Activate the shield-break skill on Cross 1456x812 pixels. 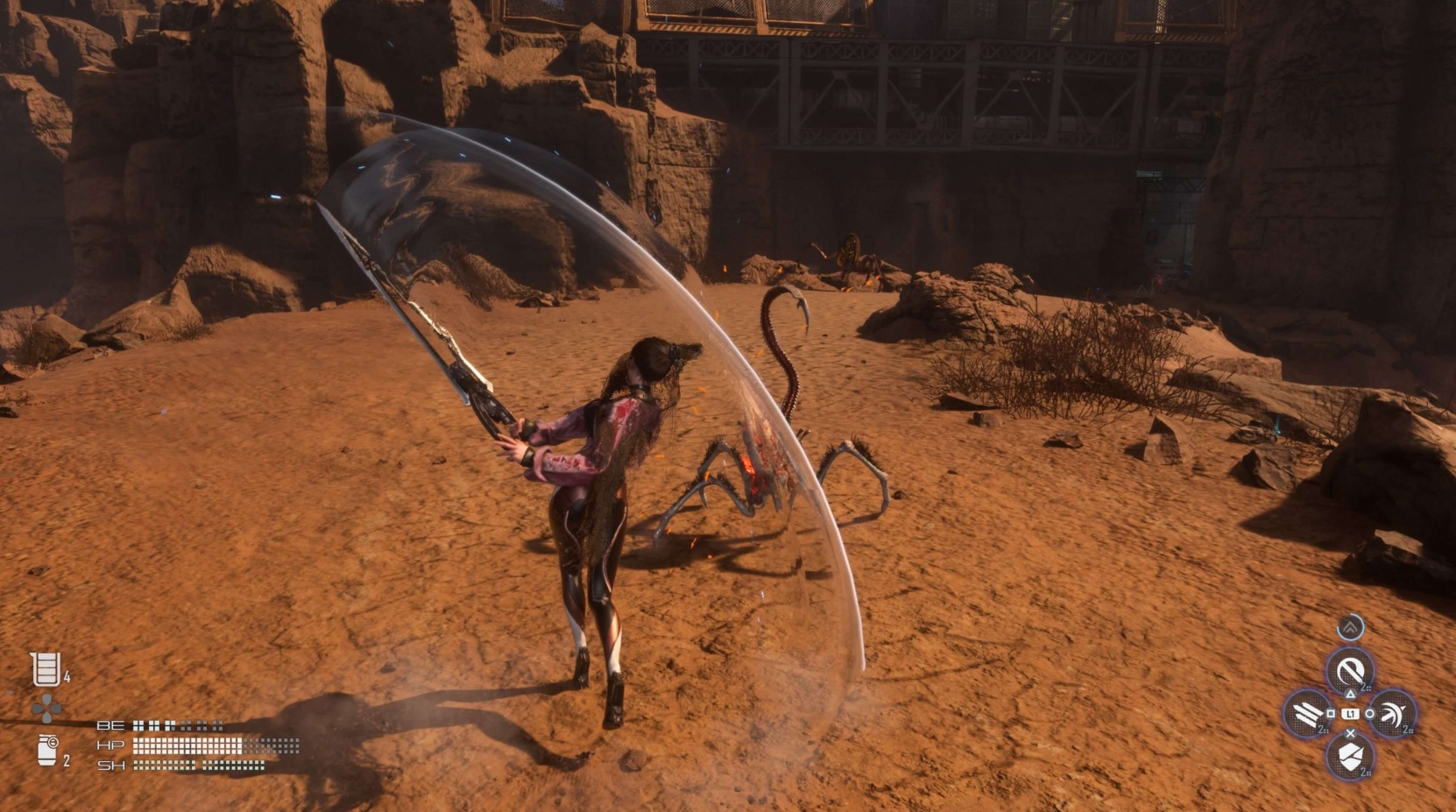click(x=1351, y=755)
